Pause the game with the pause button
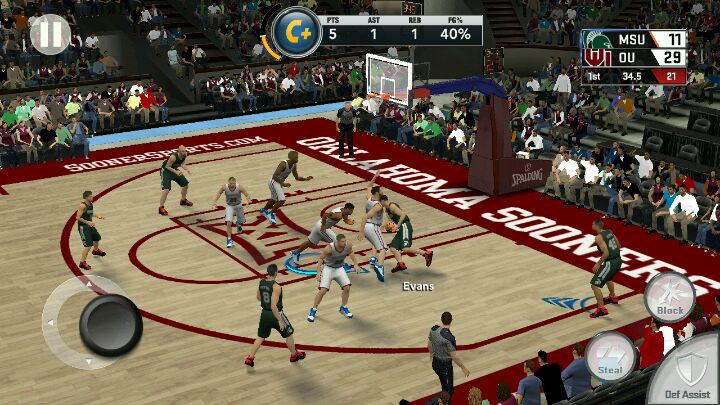The height and width of the screenshot is (405, 720). pyautogui.click(x=49, y=35)
